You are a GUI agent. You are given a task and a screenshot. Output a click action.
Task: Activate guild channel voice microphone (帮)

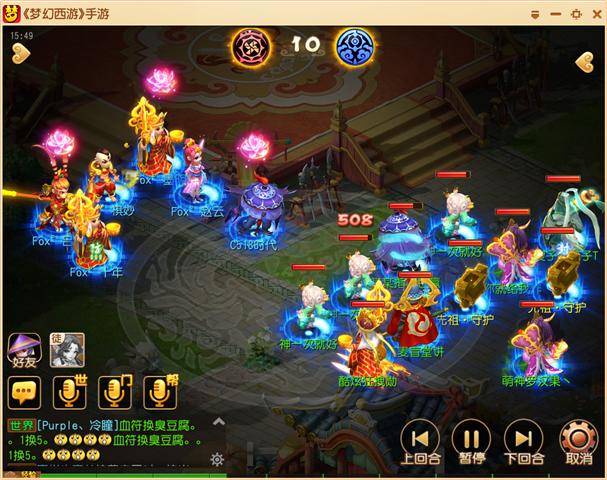click(158, 391)
